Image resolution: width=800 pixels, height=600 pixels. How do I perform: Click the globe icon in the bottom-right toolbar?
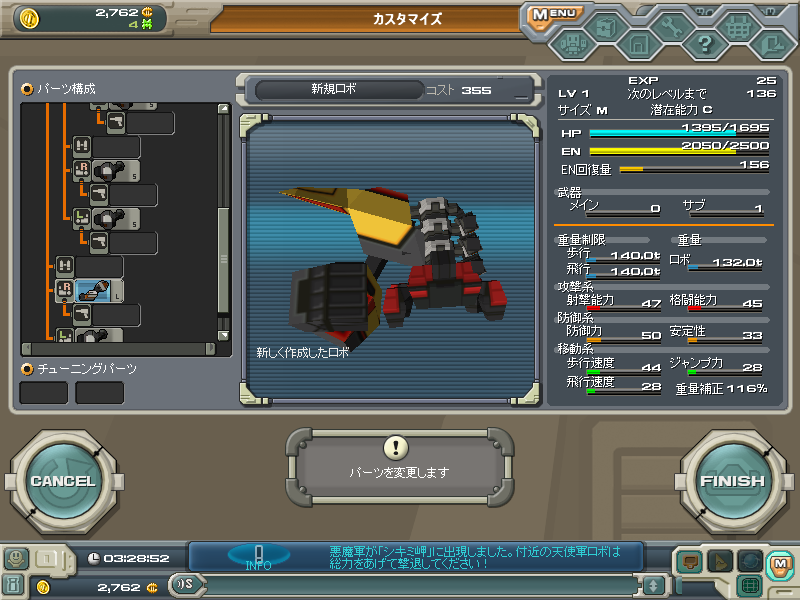pyautogui.click(x=750, y=562)
